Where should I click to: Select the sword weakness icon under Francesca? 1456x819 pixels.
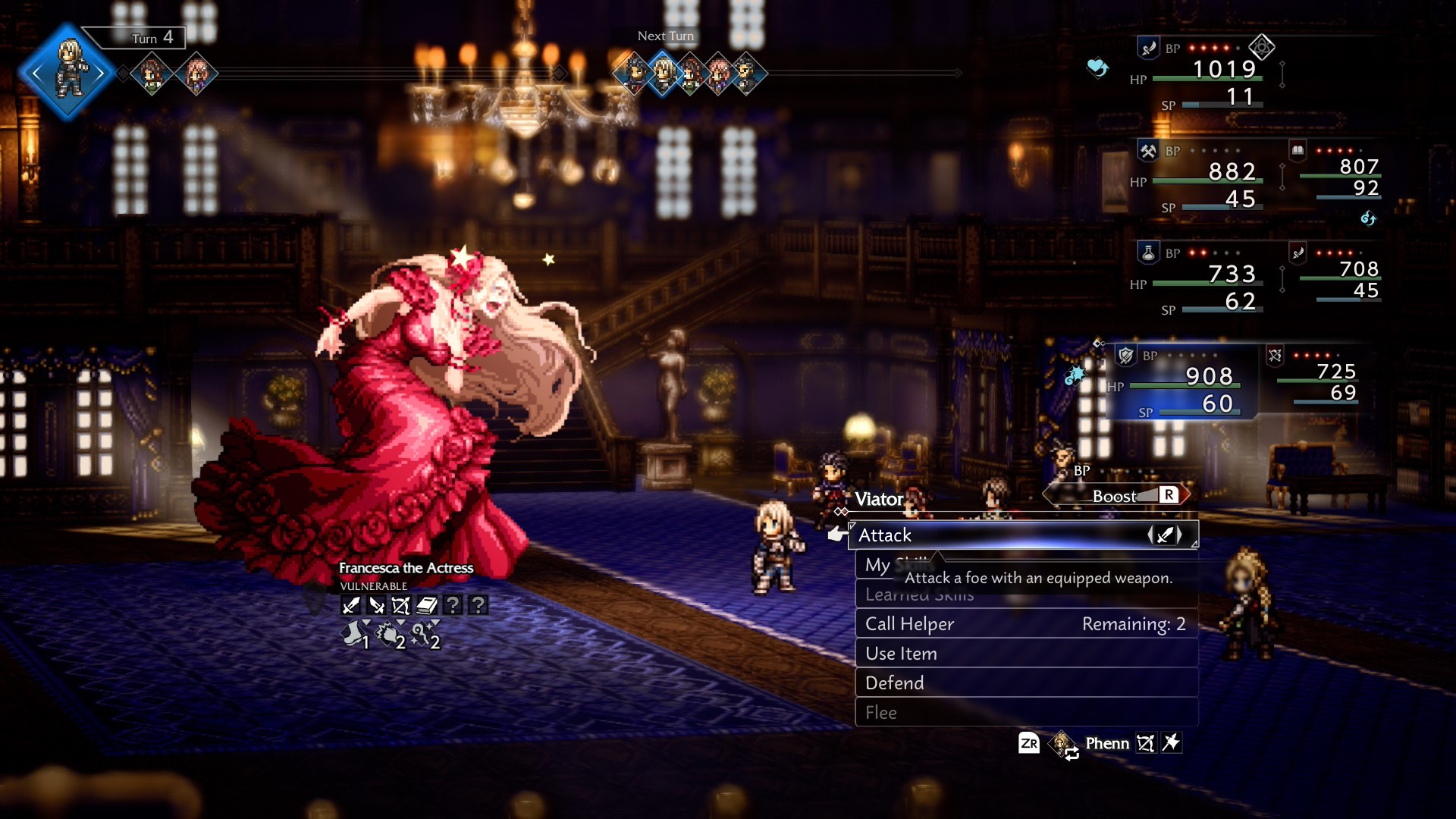(352, 605)
